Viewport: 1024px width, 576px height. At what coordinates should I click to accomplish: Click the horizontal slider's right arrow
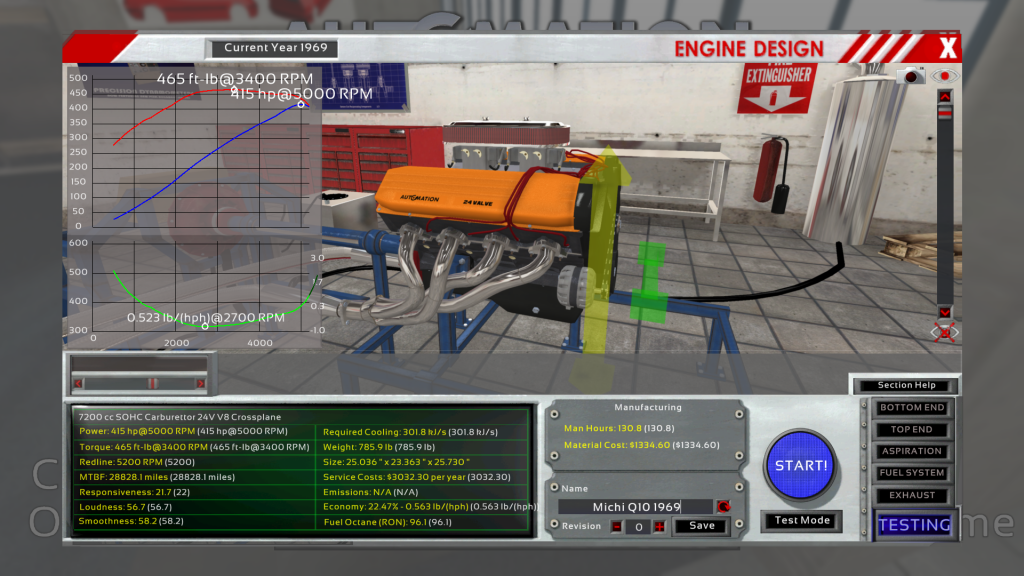coord(200,382)
